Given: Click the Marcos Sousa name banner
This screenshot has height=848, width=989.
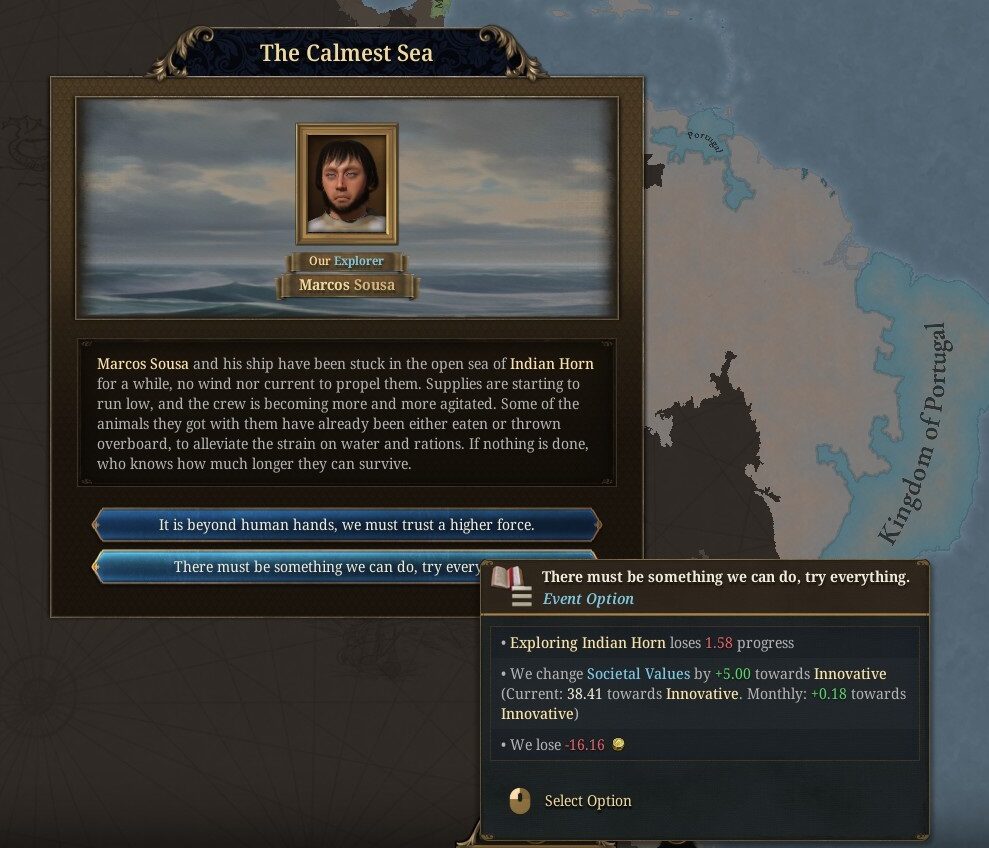Looking at the screenshot, I should coord(347,285).
